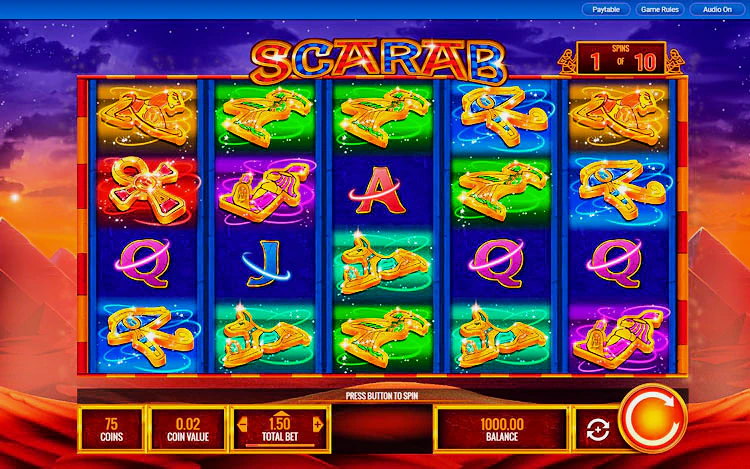Open the Paytable
Viewport: 750px width, 469px height.
point(605,9)
